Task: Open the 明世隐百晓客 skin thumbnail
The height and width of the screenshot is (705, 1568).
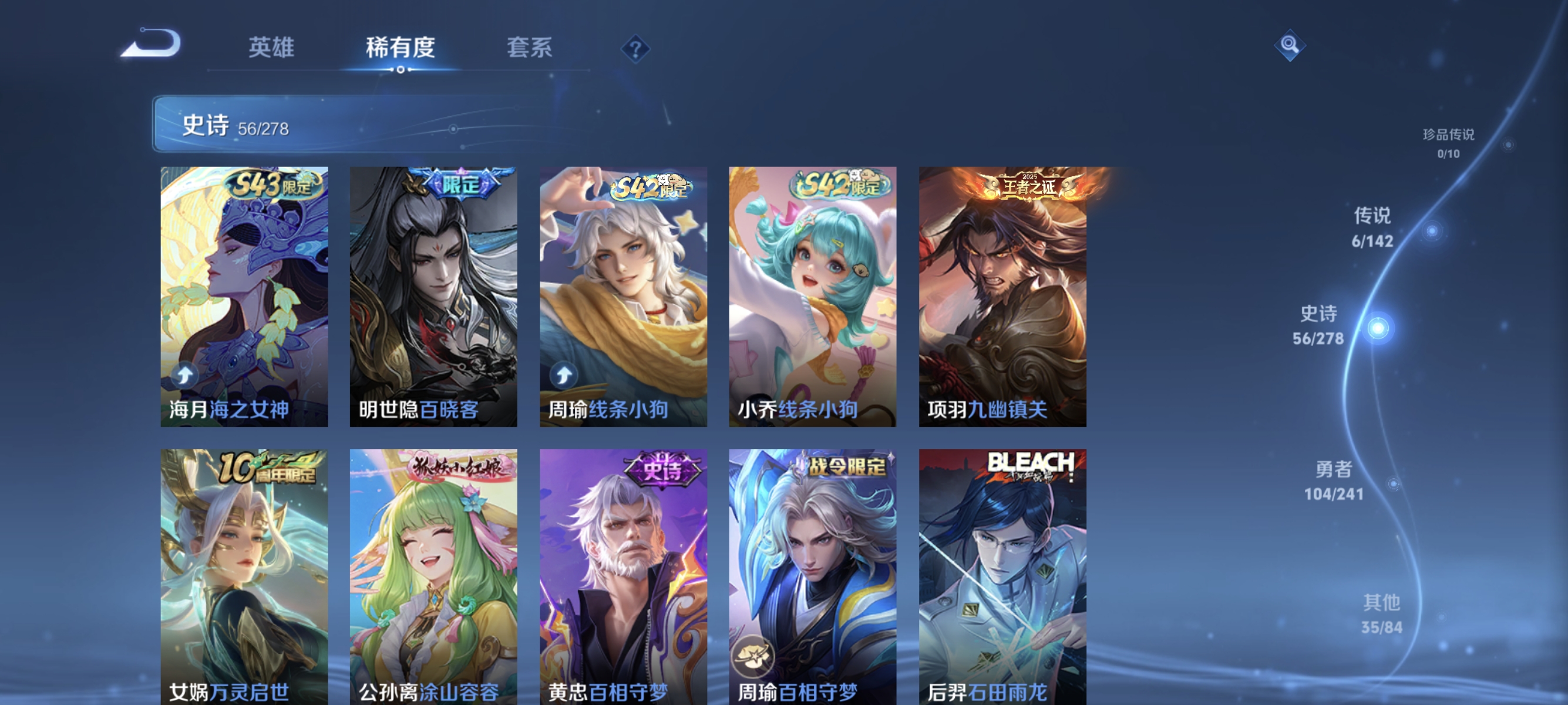Action: click(433, 298)
